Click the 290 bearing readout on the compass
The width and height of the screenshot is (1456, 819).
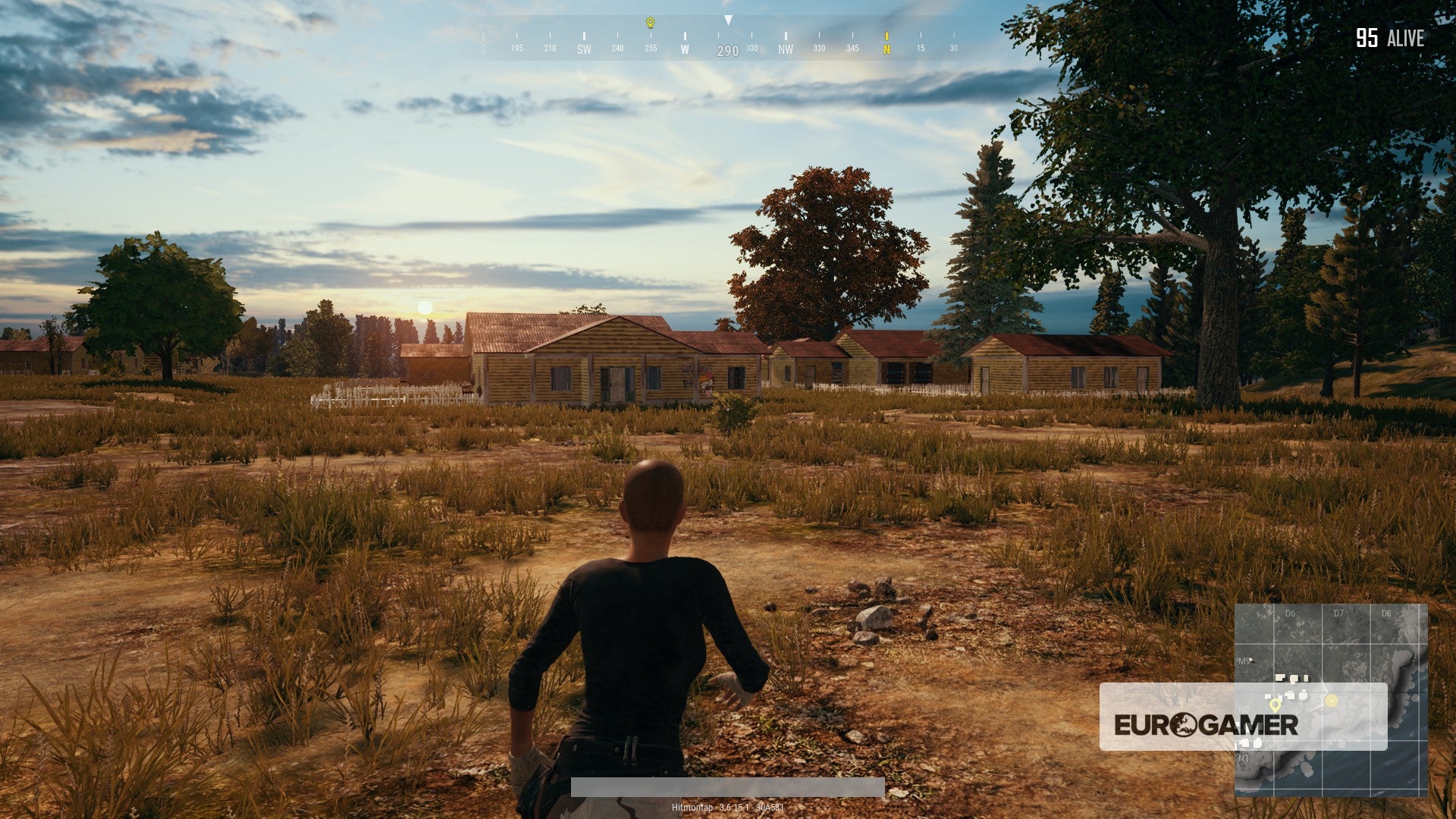tap(728, 50)
